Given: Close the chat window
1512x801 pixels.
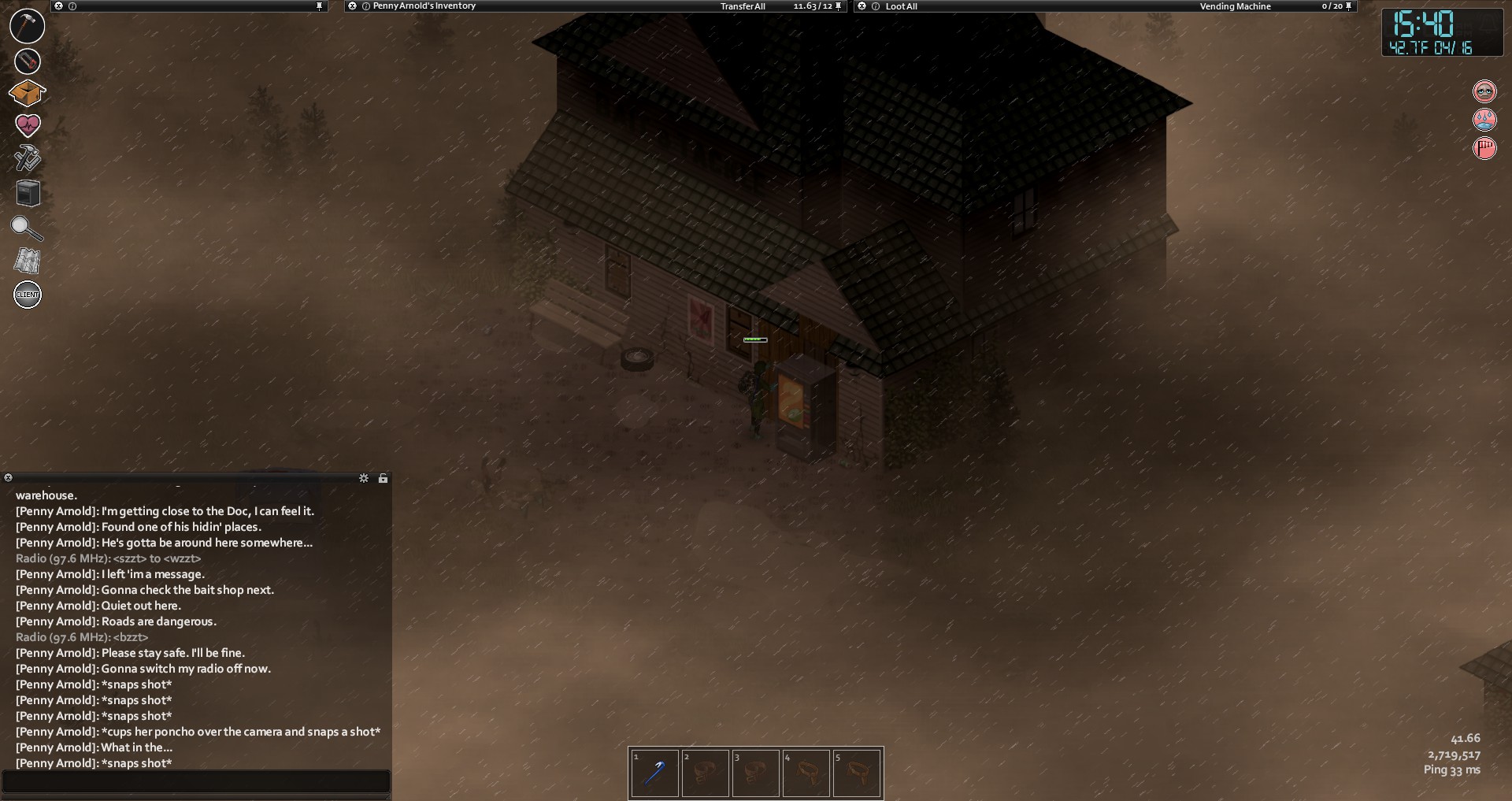Looking at the screenshot, I should [8, 478].
